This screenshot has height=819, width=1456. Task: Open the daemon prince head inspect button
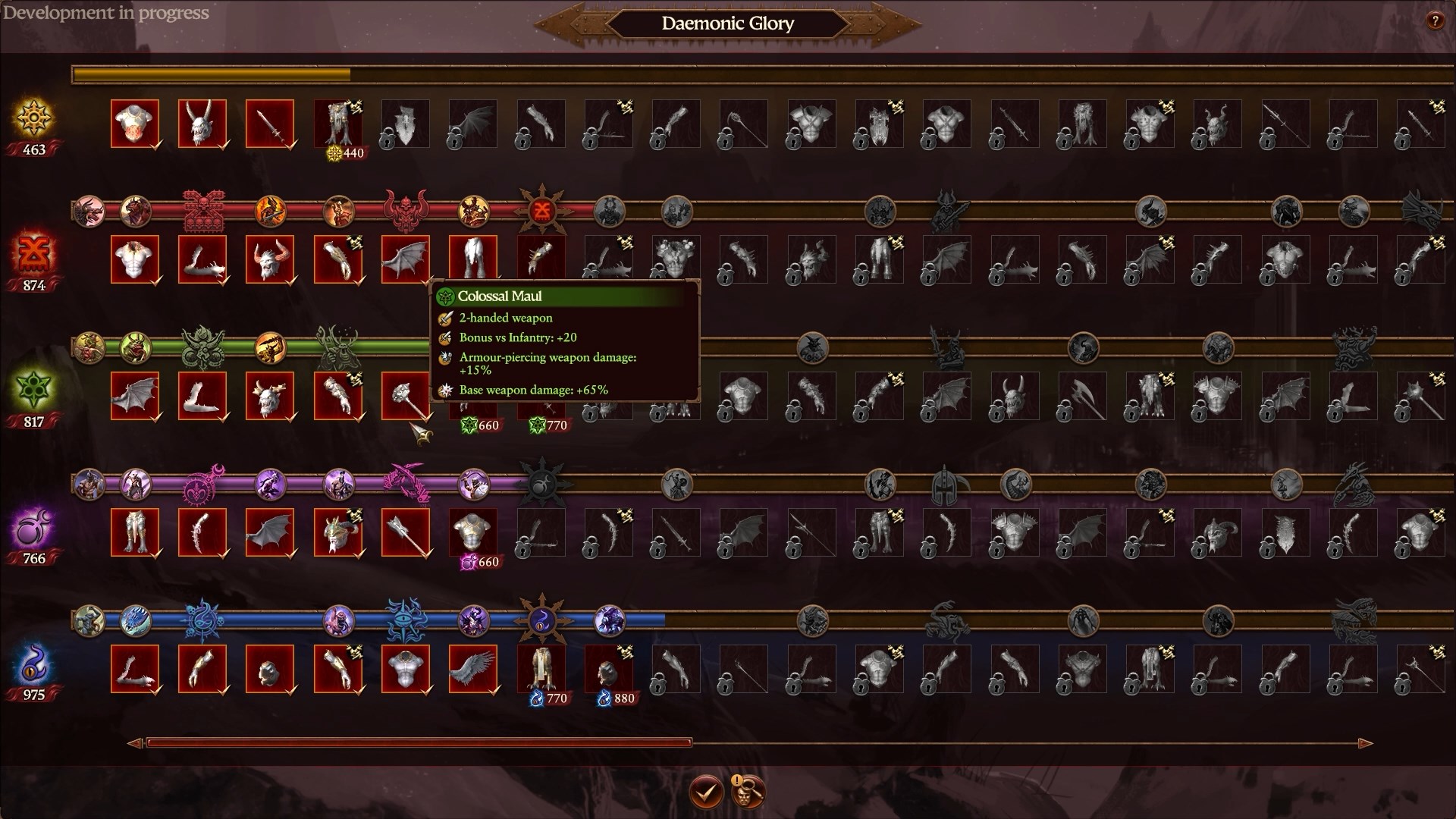click(747, 792)
